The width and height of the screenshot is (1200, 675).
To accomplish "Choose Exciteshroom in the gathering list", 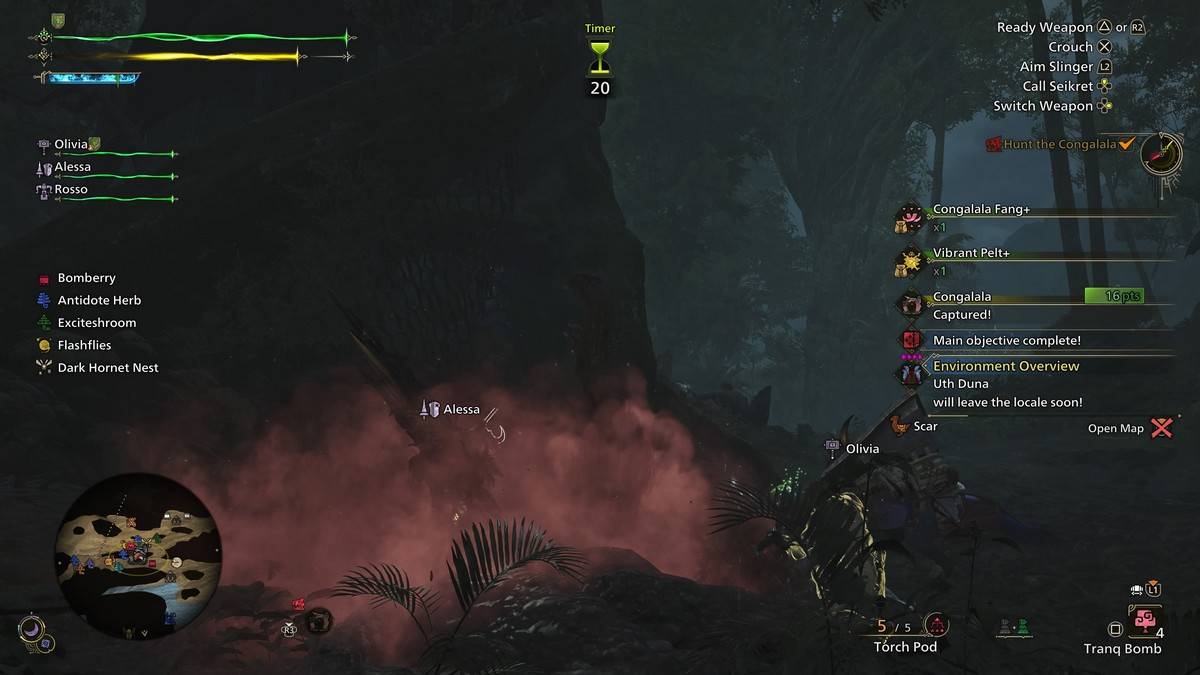I will point(96,323).
